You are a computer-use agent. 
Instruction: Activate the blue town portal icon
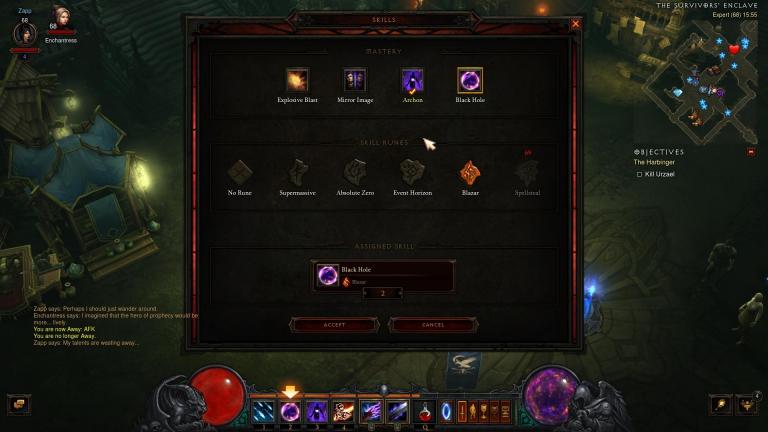[x=447, y=410]
